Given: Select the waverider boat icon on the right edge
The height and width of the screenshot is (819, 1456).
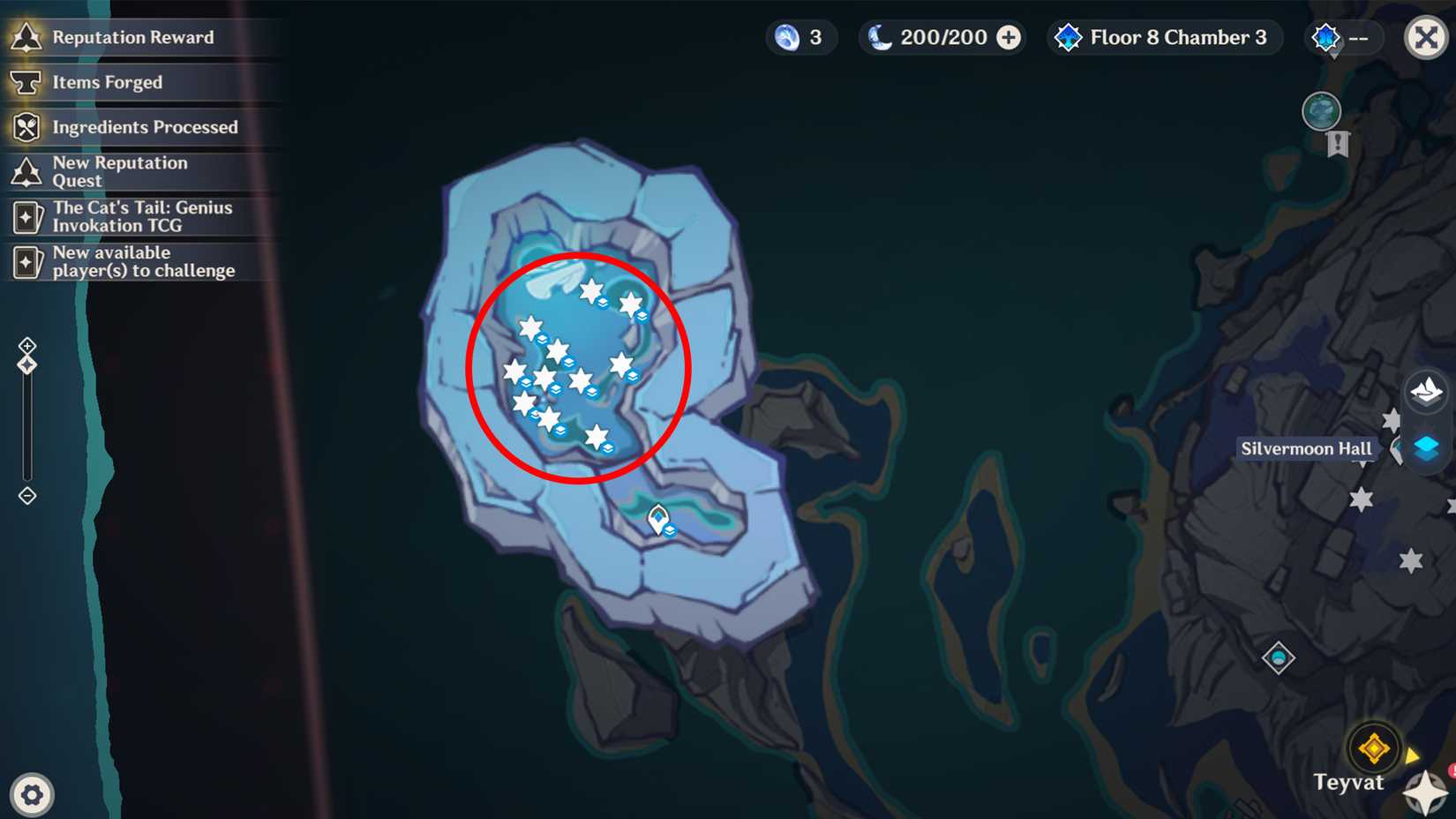Looking at the screenshot, I should pos(1427,391).
